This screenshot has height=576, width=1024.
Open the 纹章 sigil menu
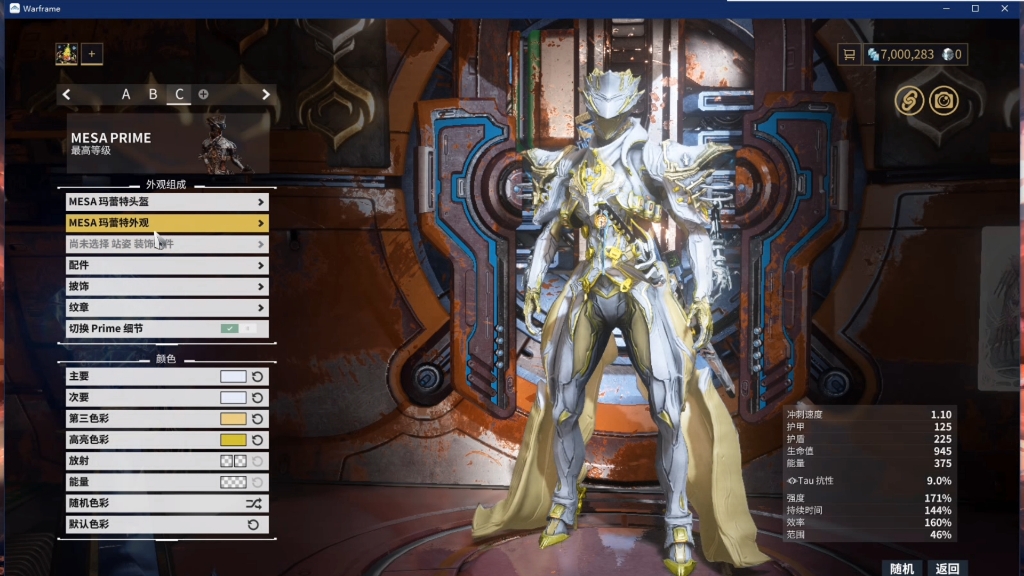click(166, 307)
